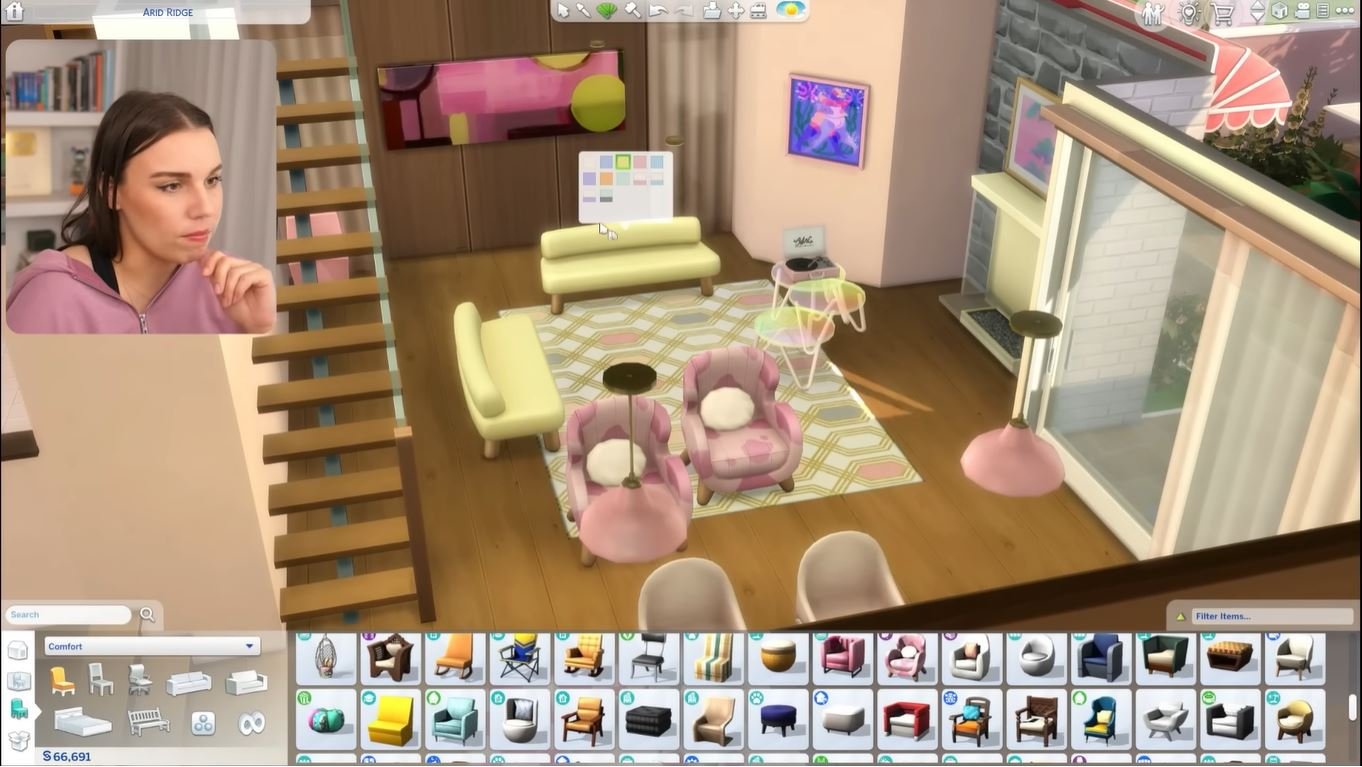Toggle day and night lighting with sun icon

(x=790, y=11)
